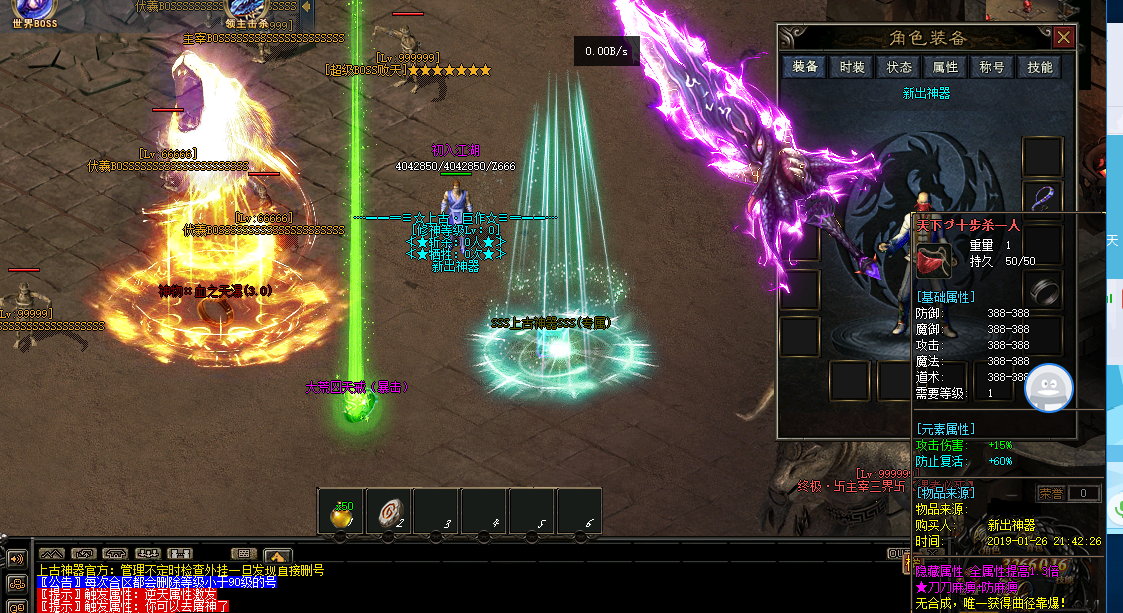View the 称号 titles tab
The width and height of the screenshot is (1123, 613).
[x=992, y=67]
